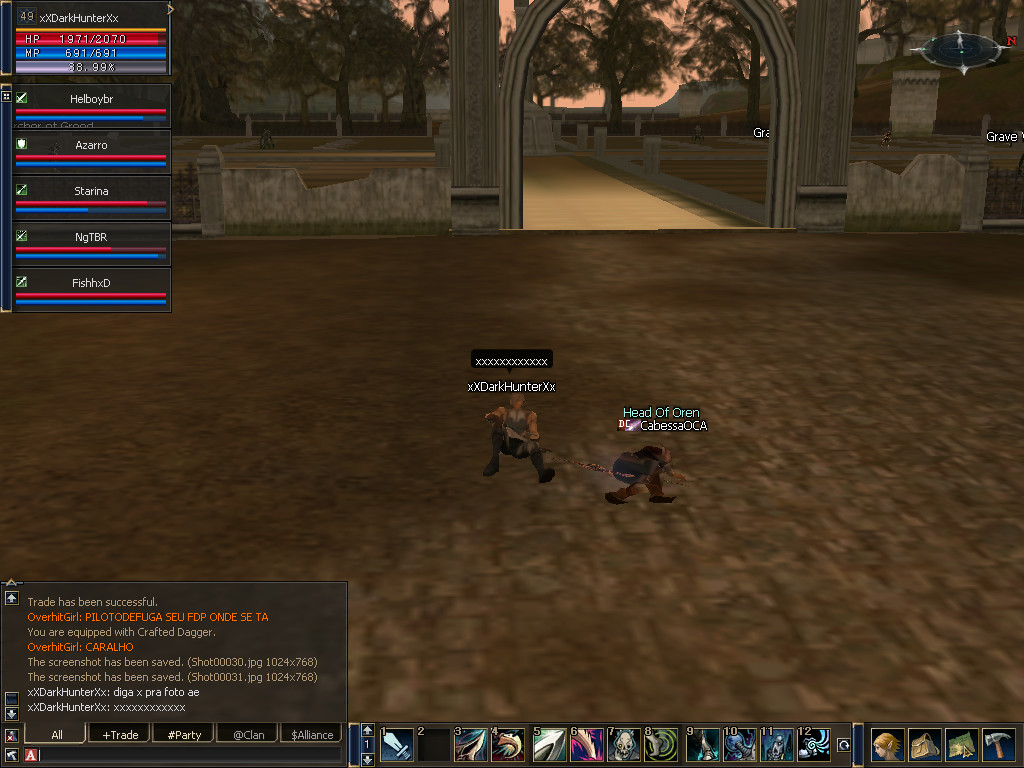This screenshot has height=768, width=1024.
Task: Switch to the All chat tab
Action: [x=57, y=735]
